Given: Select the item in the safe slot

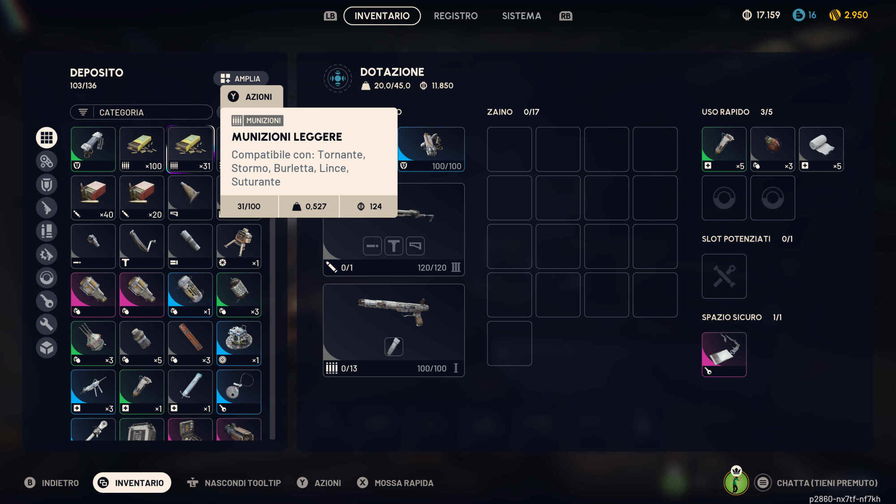Looking at the screenshot, I should pos(724,354).
